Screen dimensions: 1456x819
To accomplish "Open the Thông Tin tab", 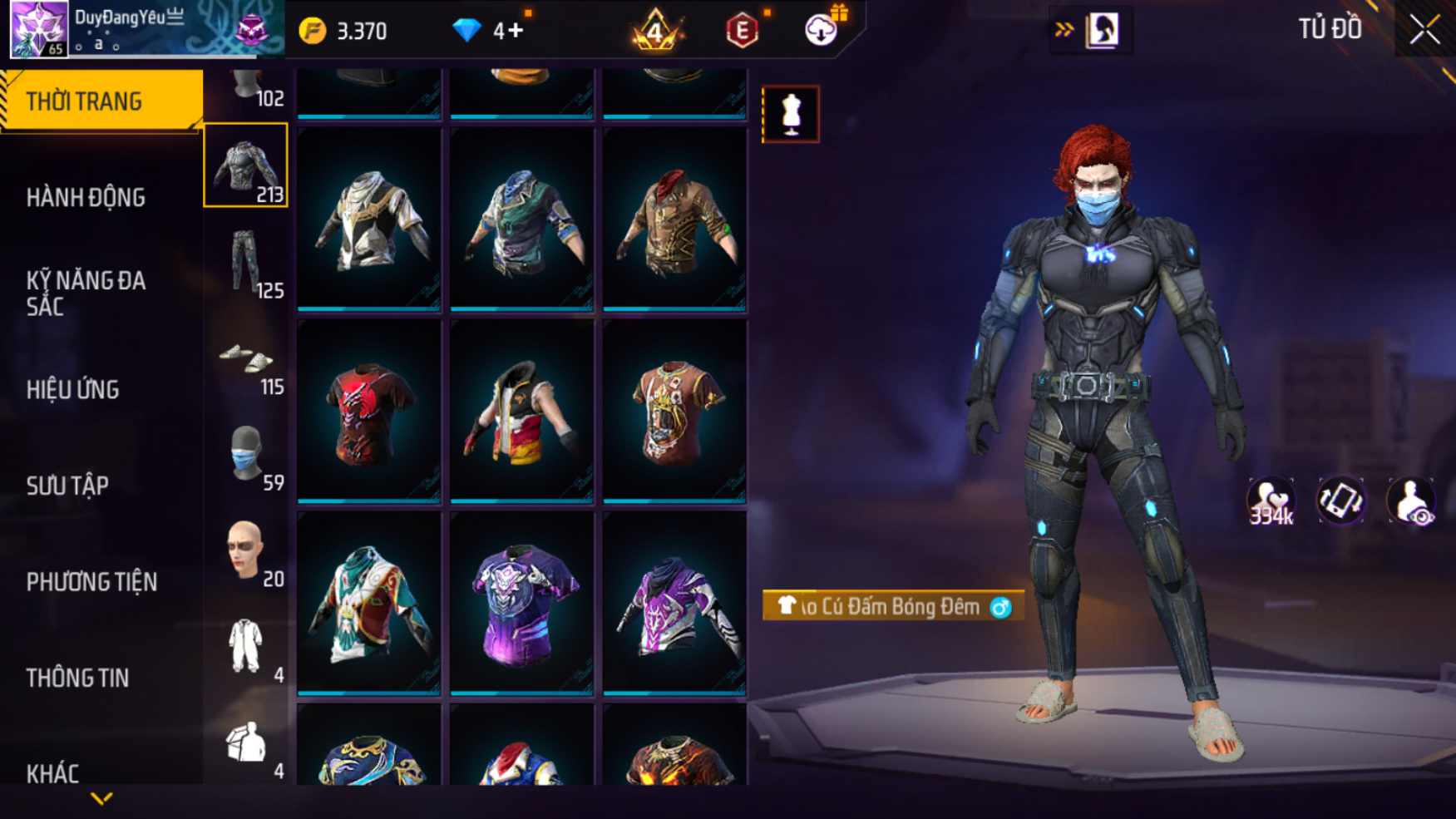I will pos(77,678).
